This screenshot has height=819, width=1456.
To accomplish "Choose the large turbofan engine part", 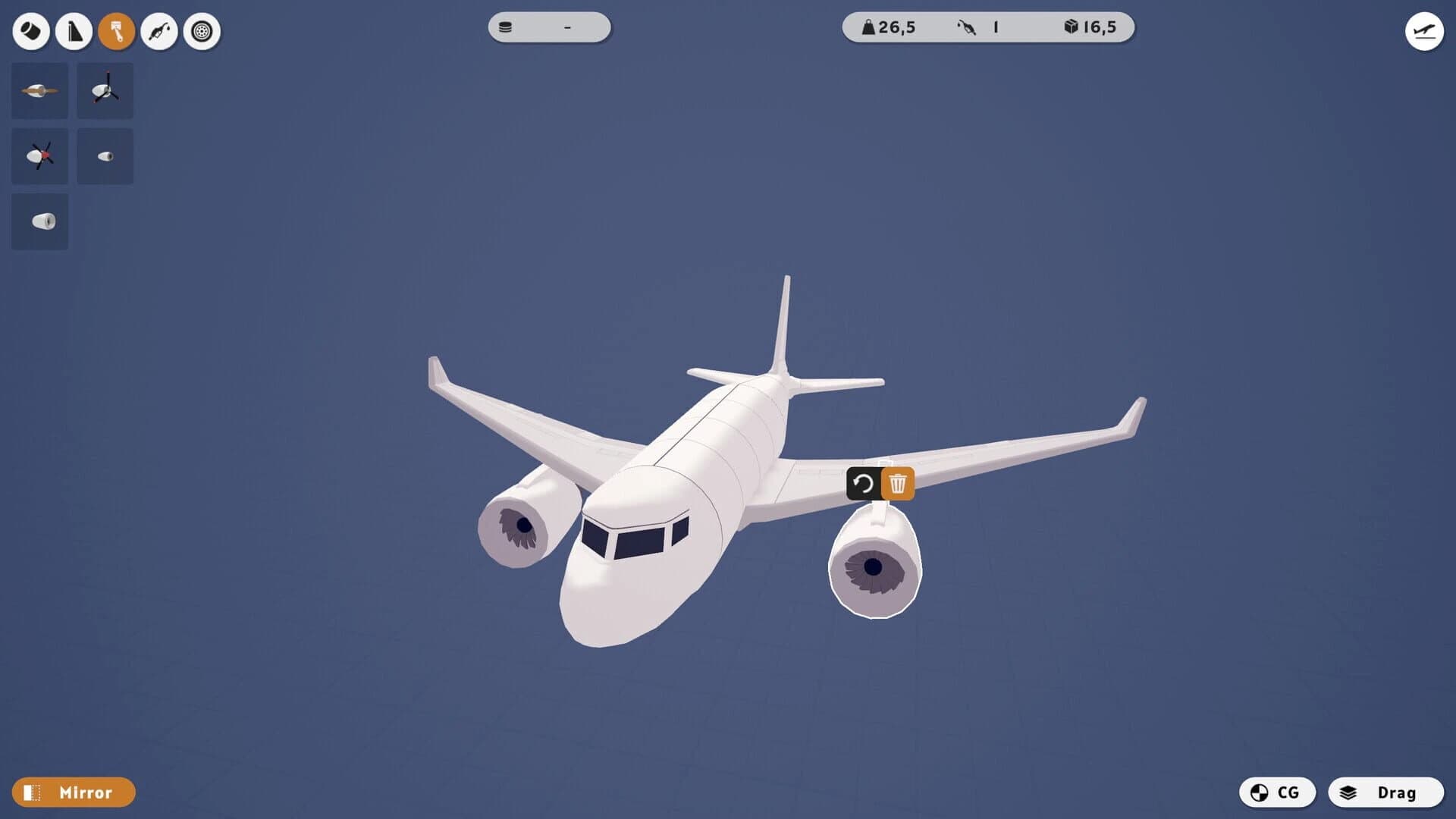I will pyautogui.click(x=39, y=221).
